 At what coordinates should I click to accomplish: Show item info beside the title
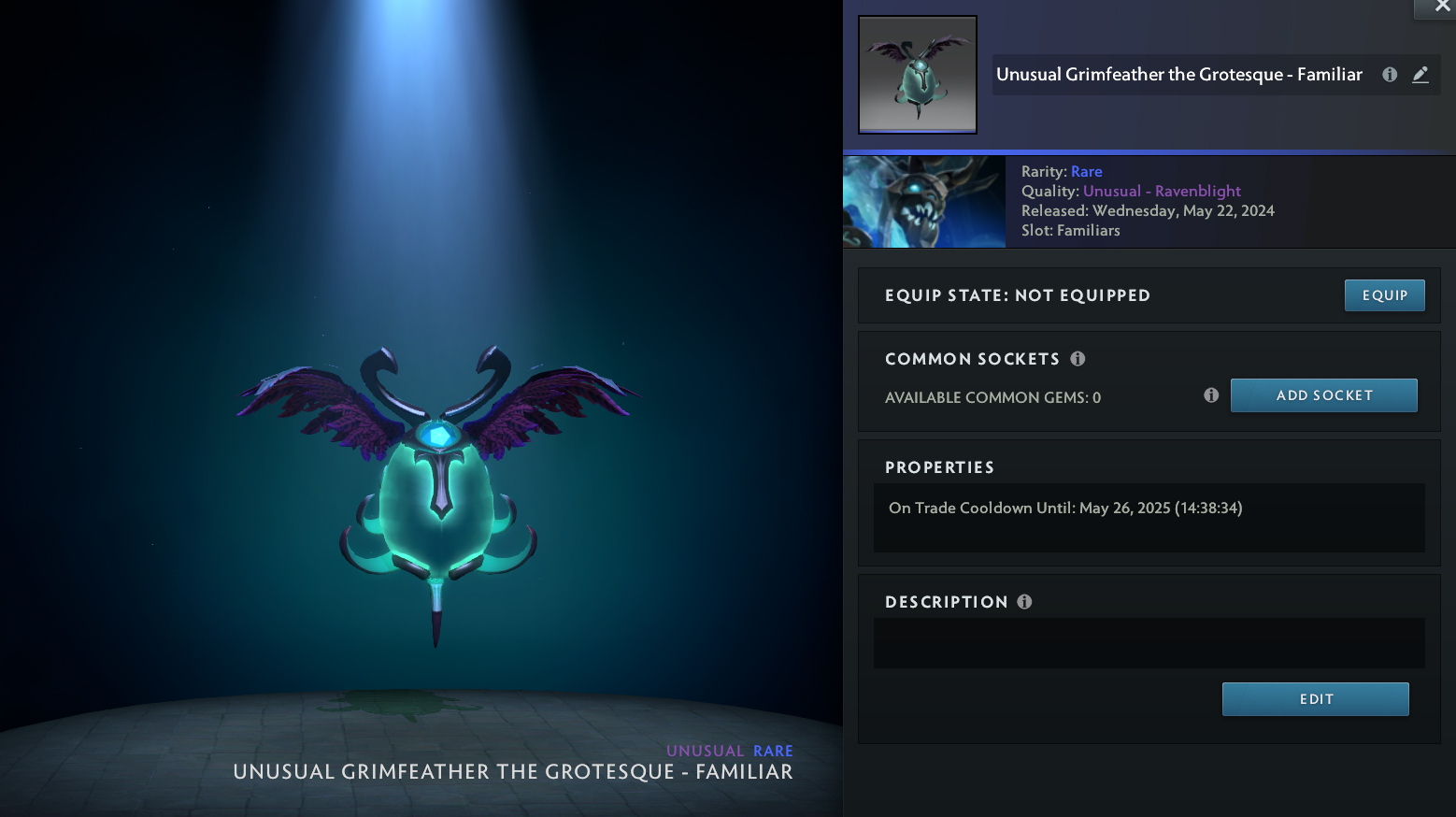point(1390,75)
